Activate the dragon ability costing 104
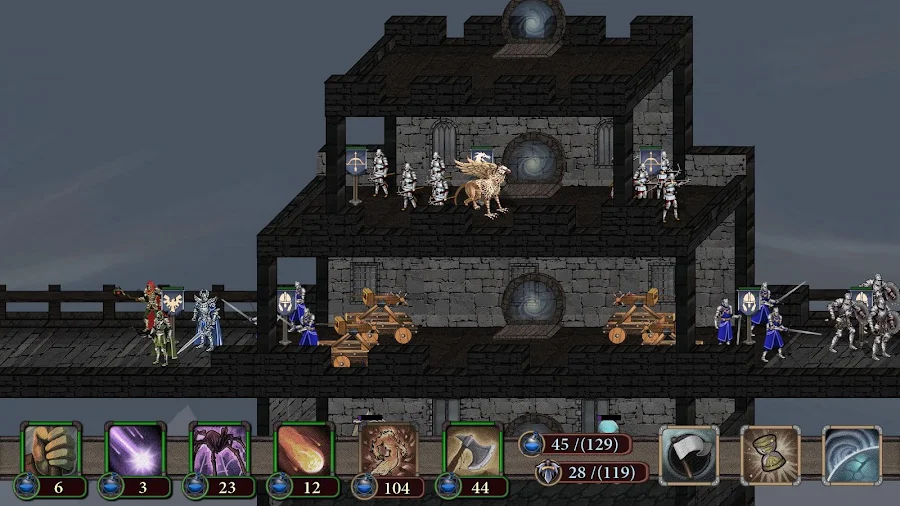900x506 pixels. (x=388, y=451)
